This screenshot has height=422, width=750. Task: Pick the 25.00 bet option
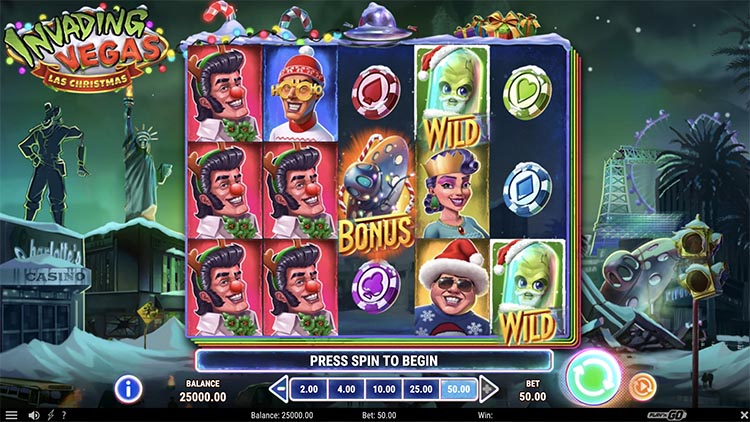(x=421, y=388)
